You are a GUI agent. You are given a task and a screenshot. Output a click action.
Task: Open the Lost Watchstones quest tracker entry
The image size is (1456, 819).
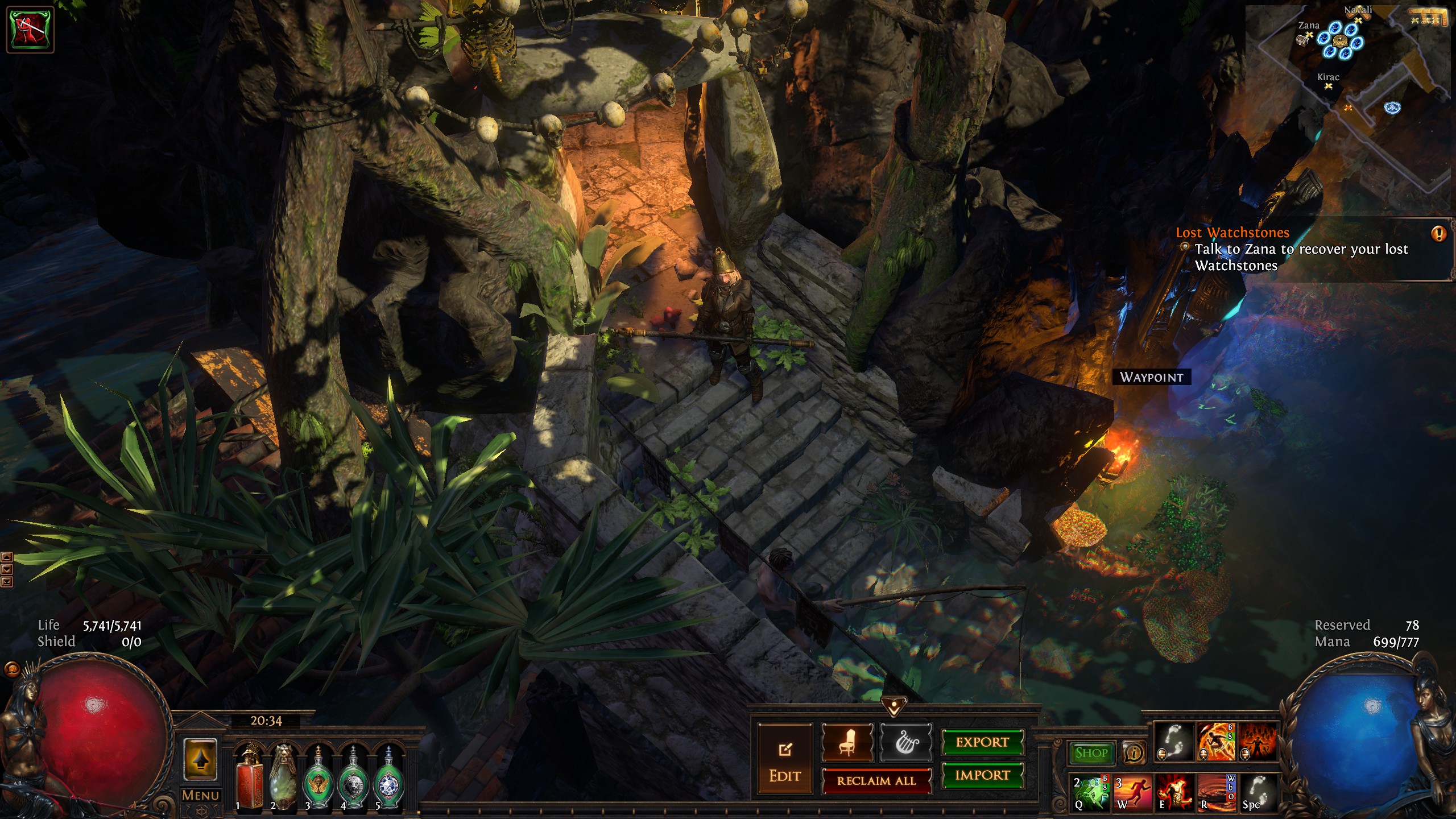pyautogui.click(x=1232, y=233)
